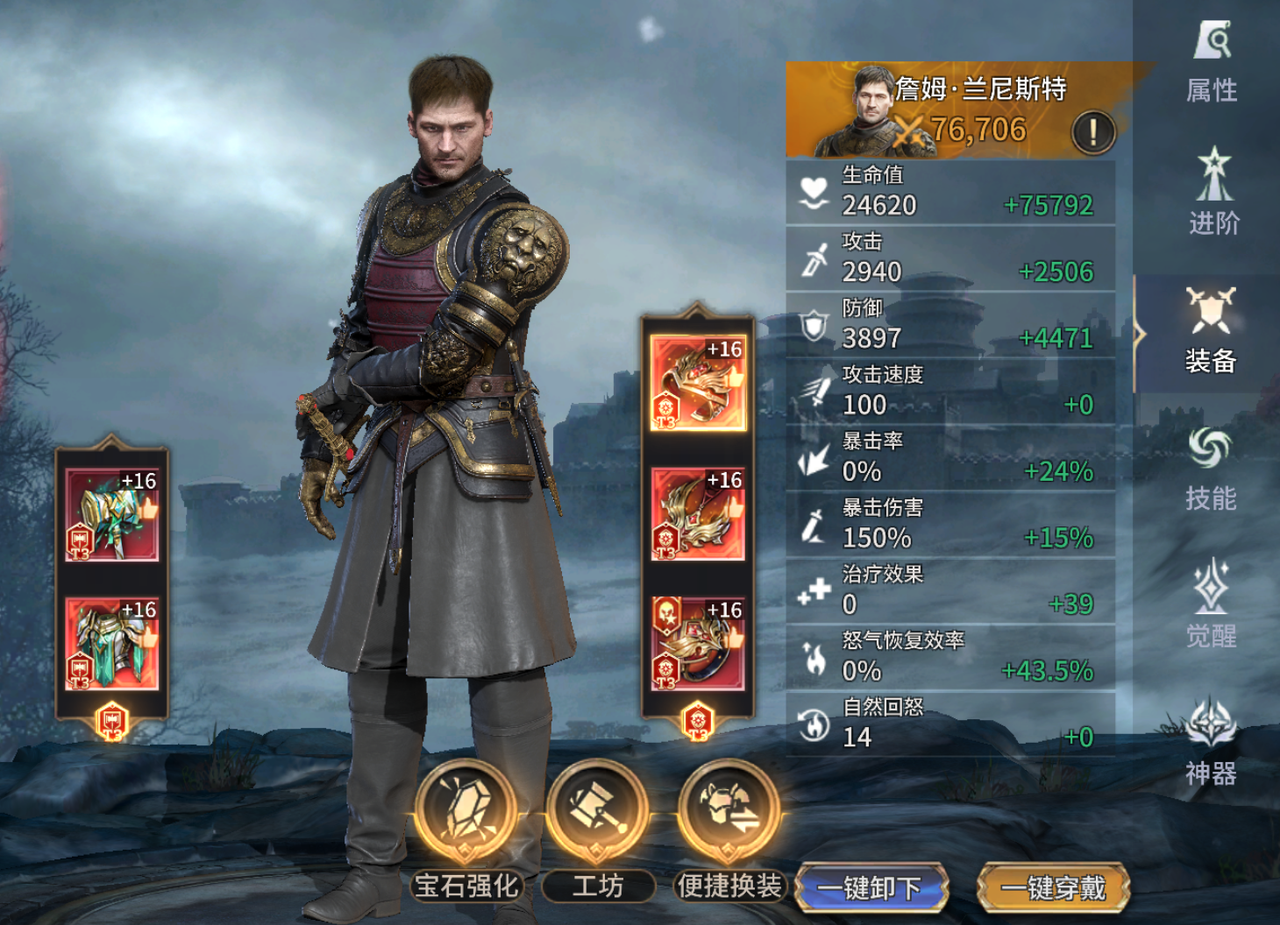Open the 属性 attributes tab
This screenshot has width=1280, height=925.
click(1211, 63)
